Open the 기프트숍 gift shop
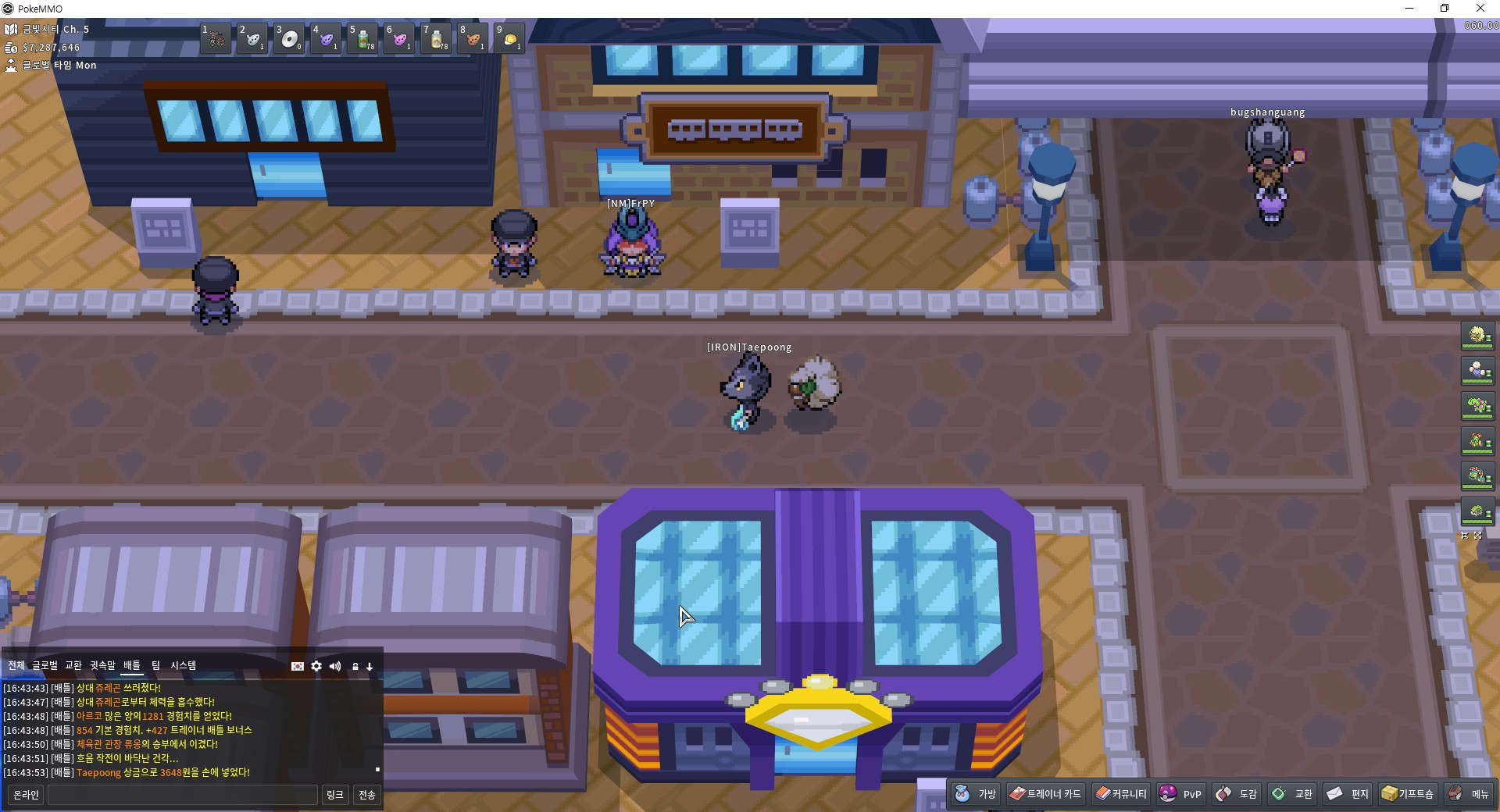This screenshot has width=1500, height=812. point(1408,794)
